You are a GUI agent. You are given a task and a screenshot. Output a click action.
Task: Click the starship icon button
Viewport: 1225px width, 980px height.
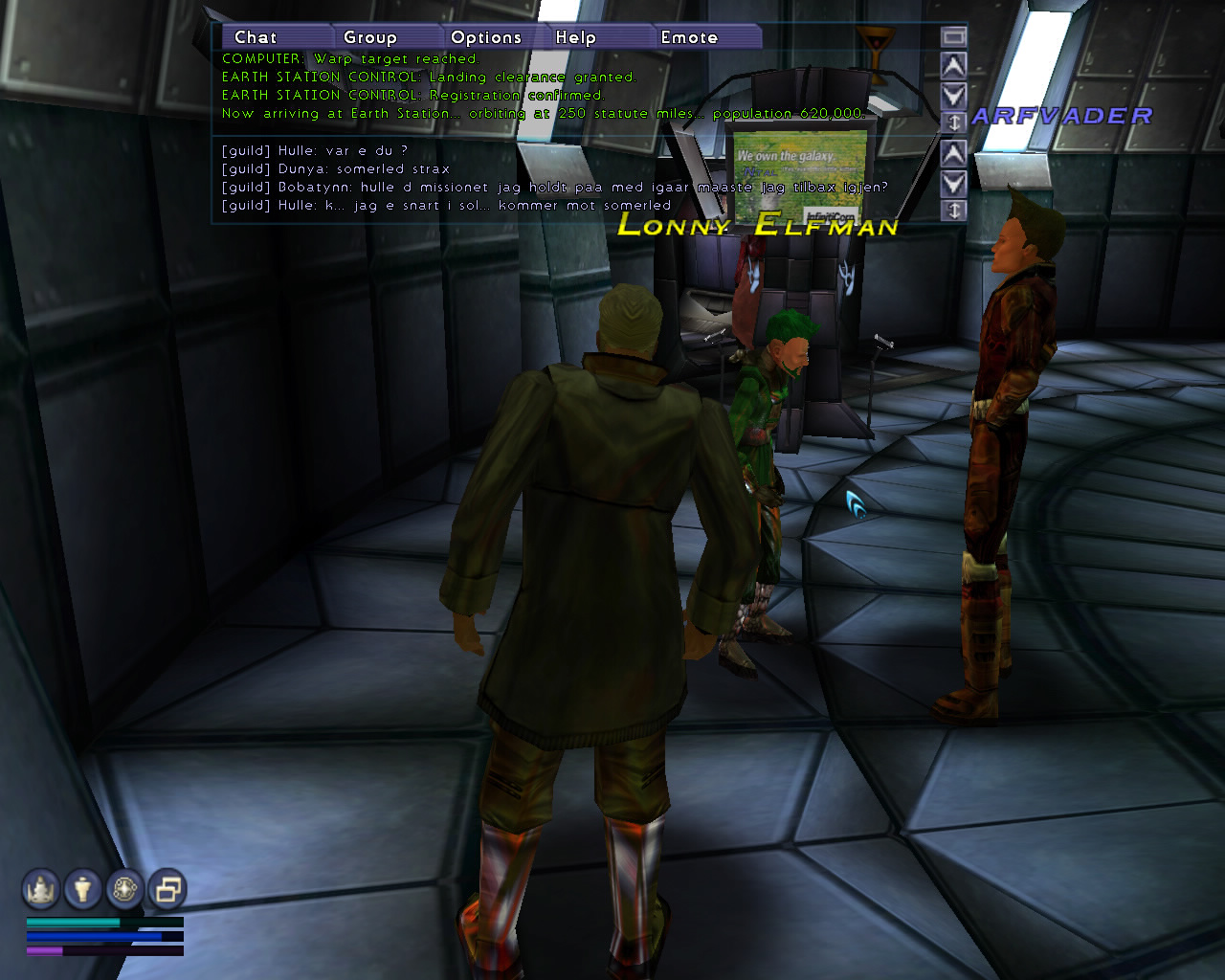pyautogui.click(x=41, y=889)
